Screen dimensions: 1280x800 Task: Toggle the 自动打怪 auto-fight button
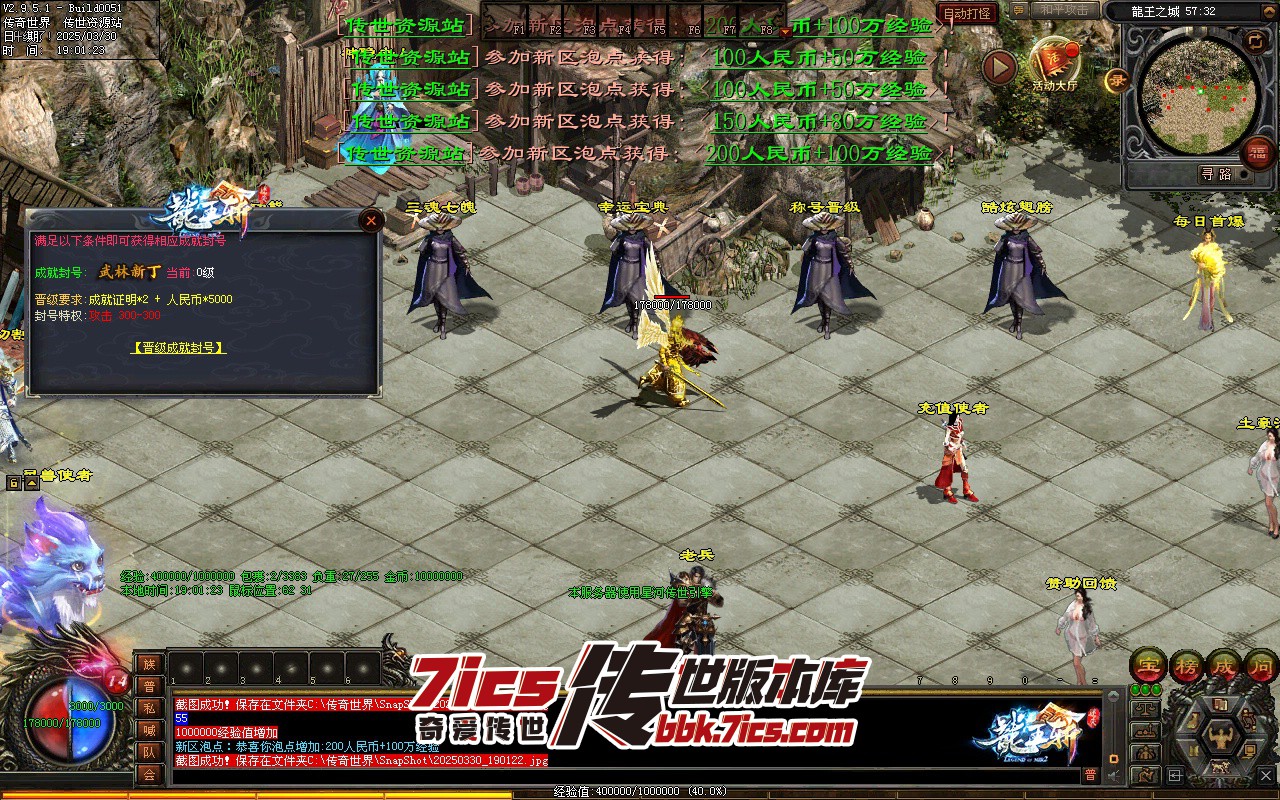point(968,14)
